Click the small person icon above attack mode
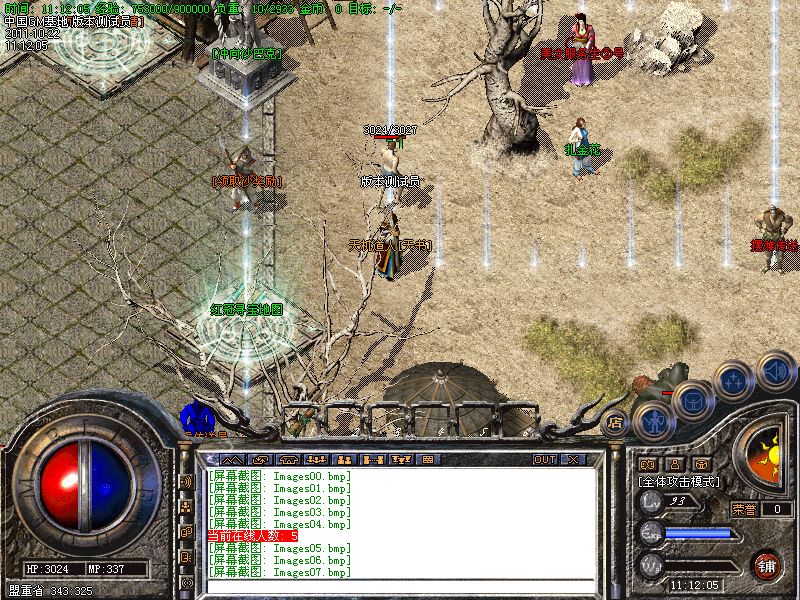The image size is (800, 600). 673,464
